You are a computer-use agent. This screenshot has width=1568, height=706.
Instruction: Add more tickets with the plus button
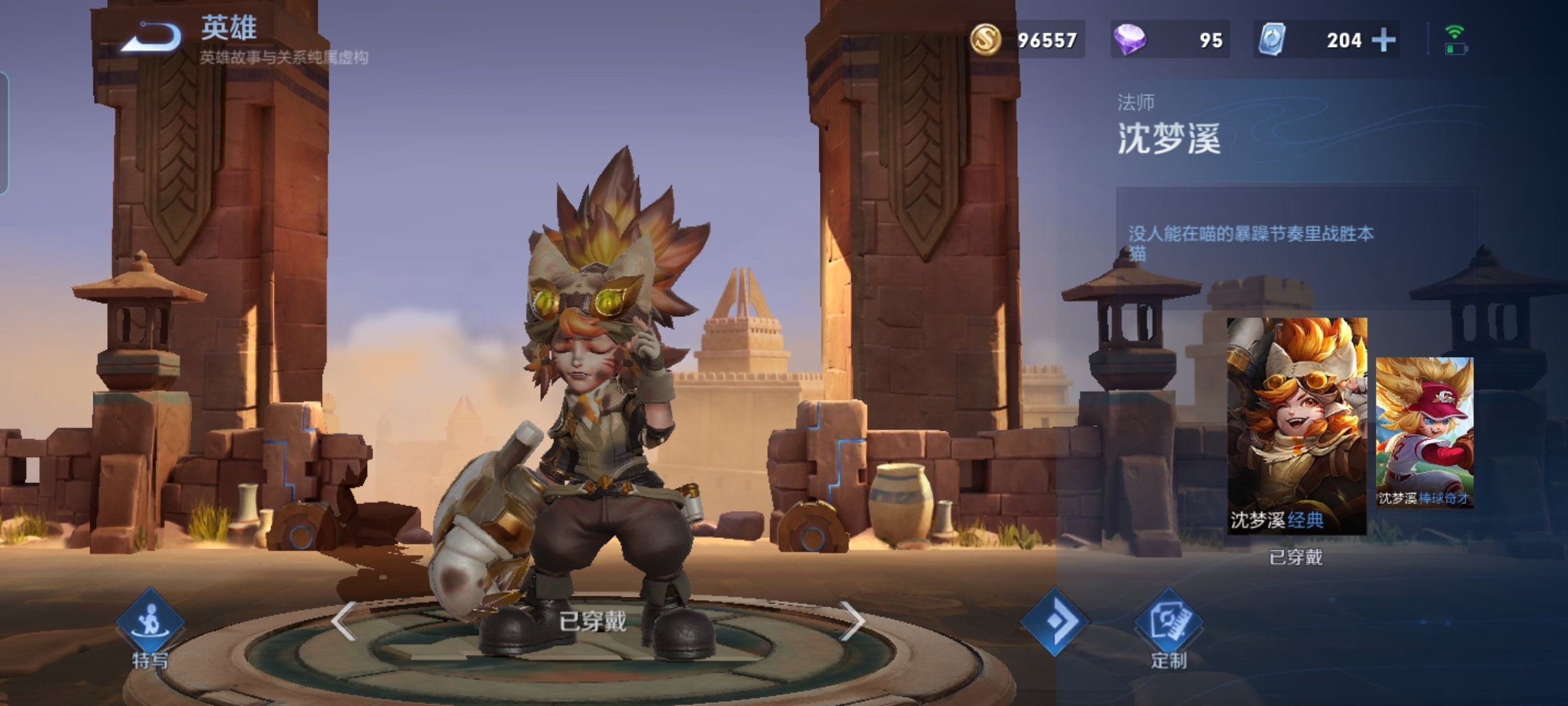coord(1384,40)
